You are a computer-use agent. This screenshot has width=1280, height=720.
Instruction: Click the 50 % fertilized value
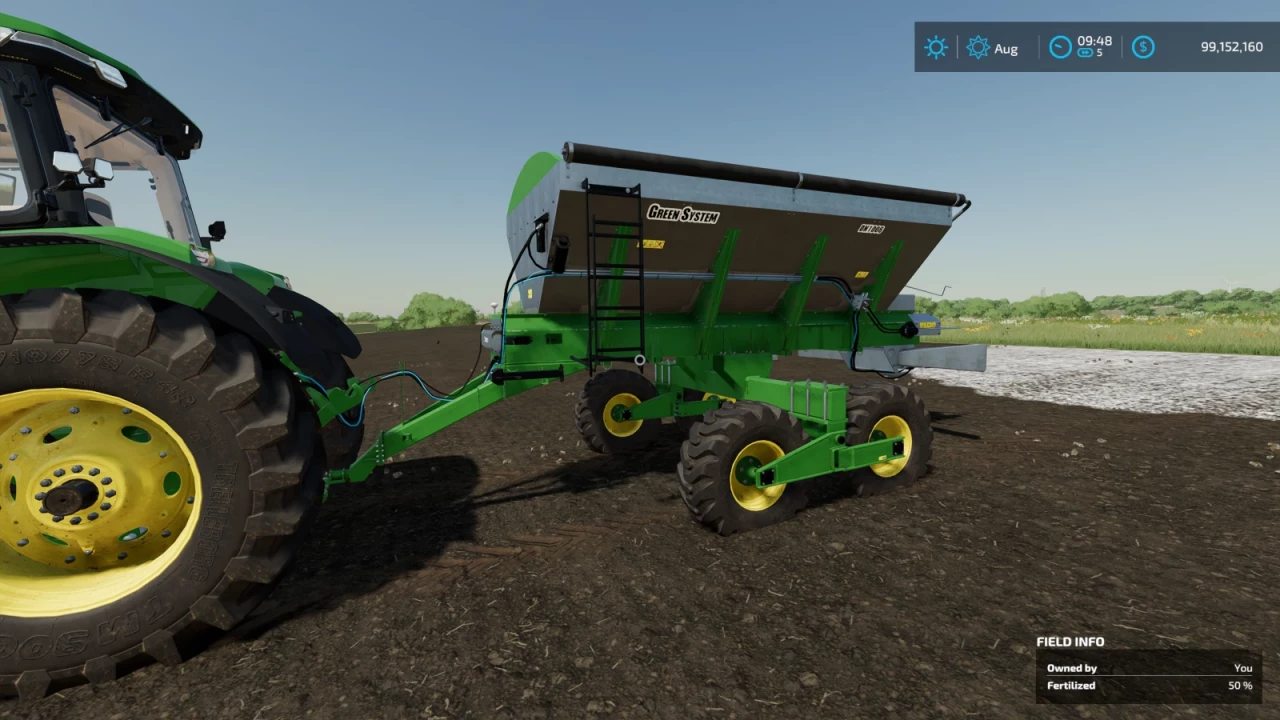[x=1239, y=686]
